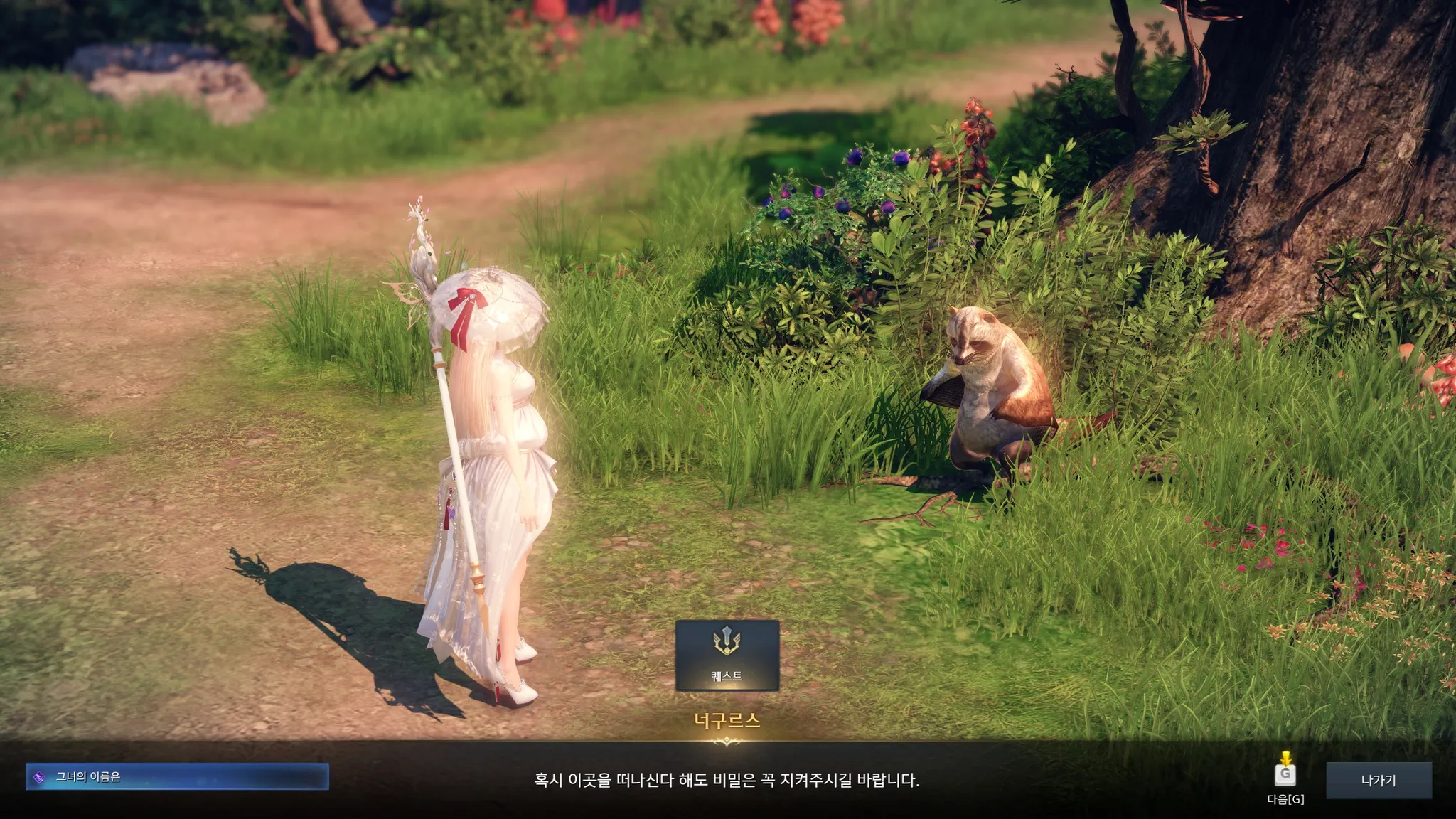Click the 나가기 exit button

click(x=1378, y=780)
